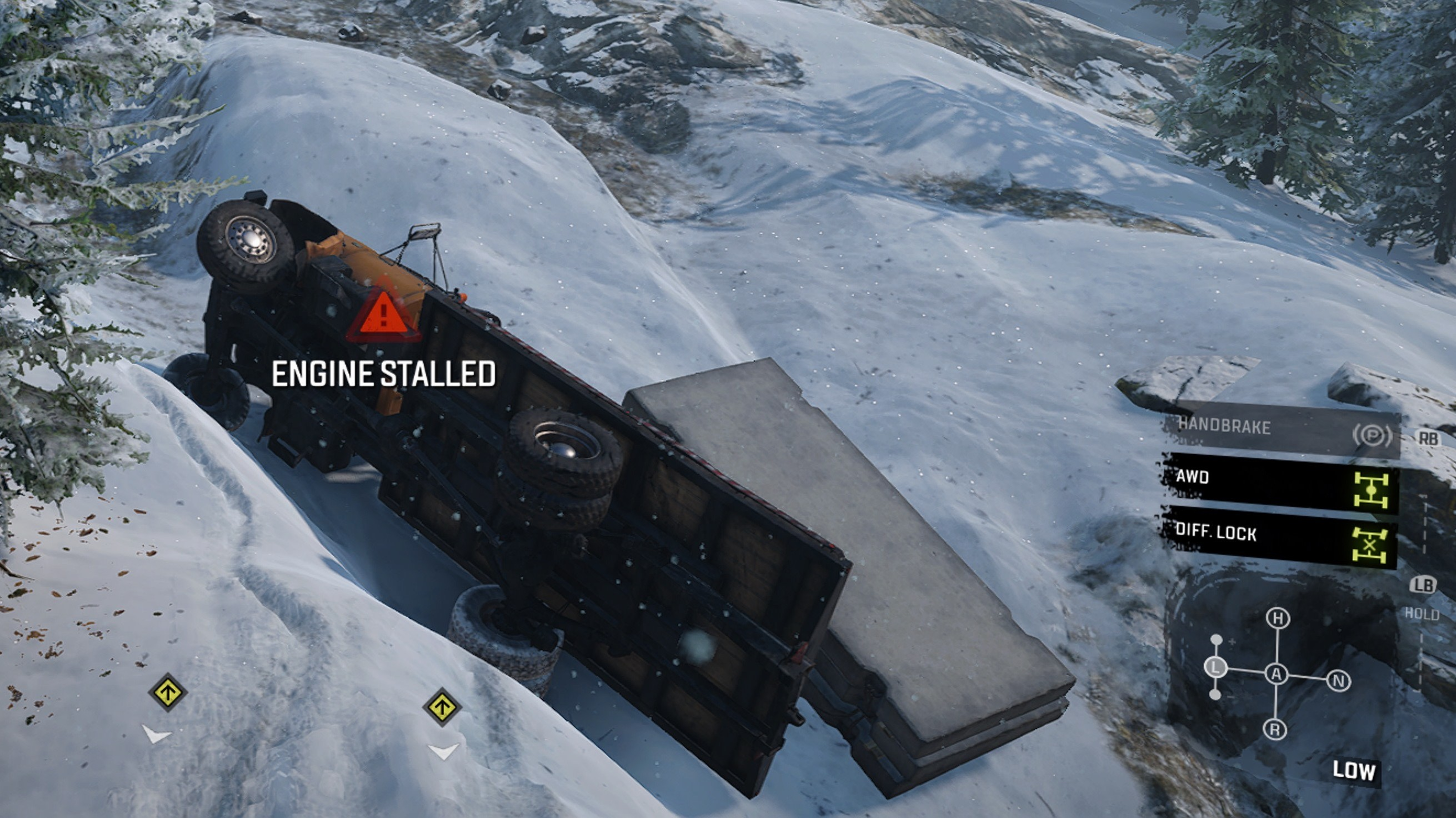Select the H high gear position
The width and height of the screenshot is (1456, 818).
pyautogui.click(x=1277, y=619)
